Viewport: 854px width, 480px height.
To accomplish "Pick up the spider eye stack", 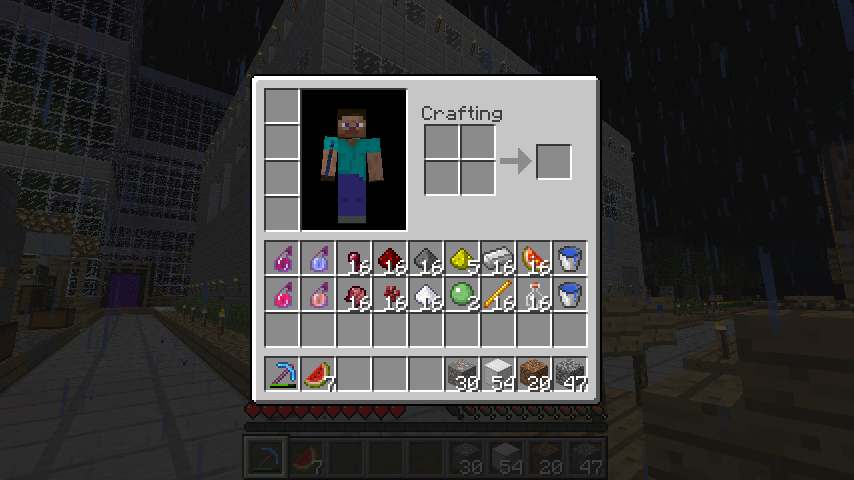I will coord(355,259).
